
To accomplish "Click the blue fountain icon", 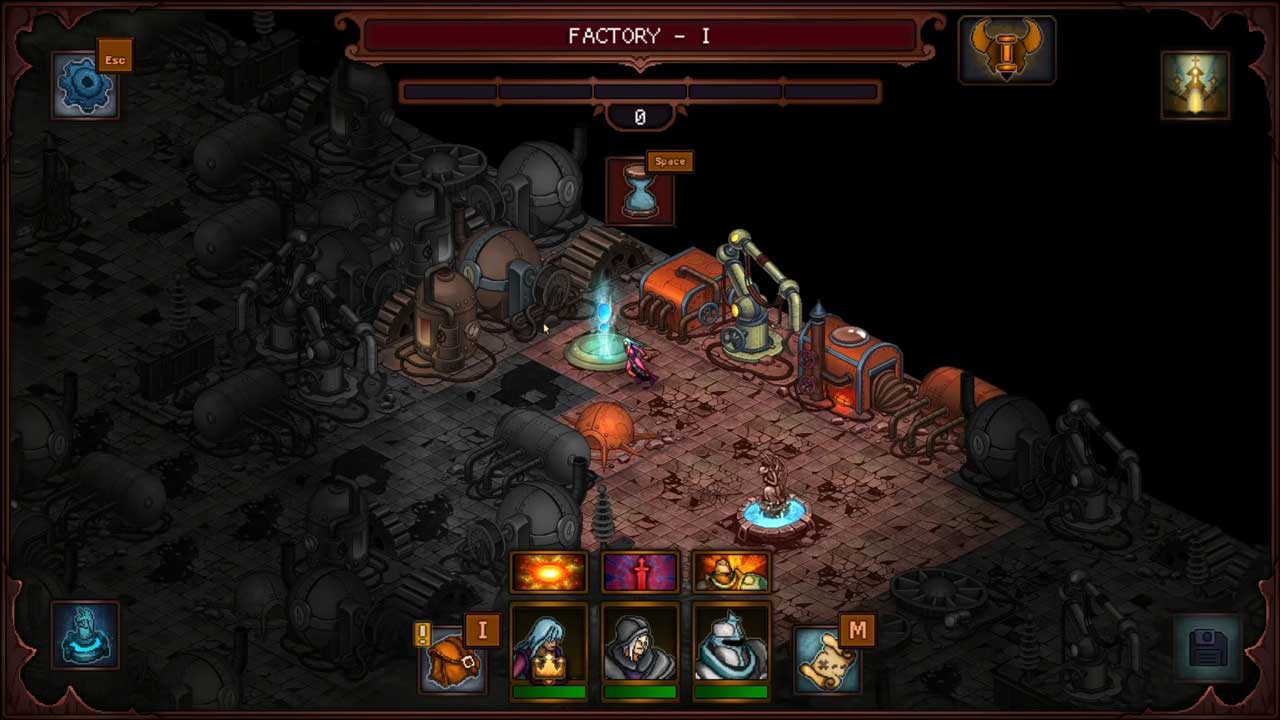I will click(85, 635).
